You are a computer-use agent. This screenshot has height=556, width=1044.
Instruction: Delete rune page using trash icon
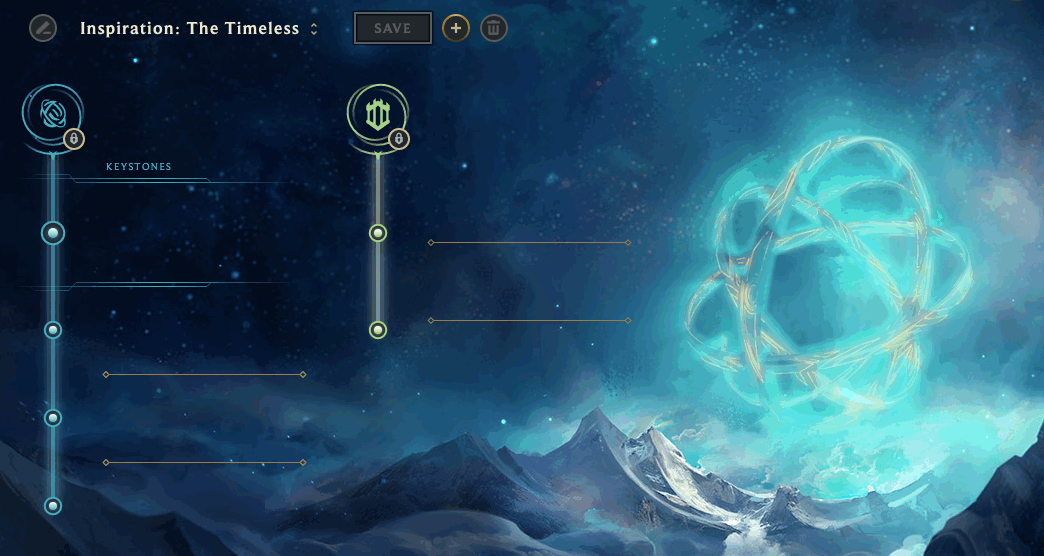[x=493, y=28]
